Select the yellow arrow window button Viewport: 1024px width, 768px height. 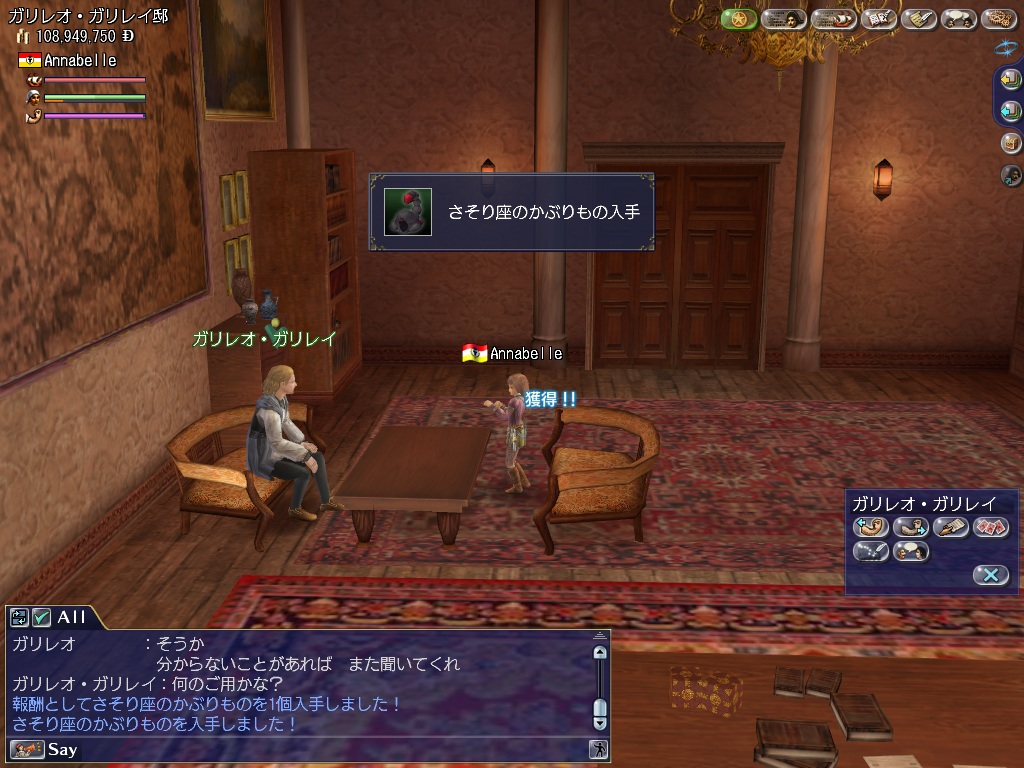pos(1010,80)
